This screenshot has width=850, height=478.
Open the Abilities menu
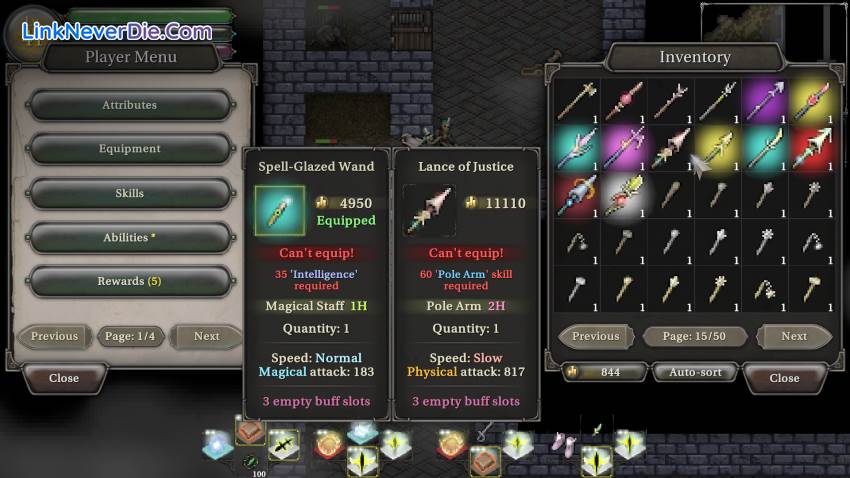point(129,237)
